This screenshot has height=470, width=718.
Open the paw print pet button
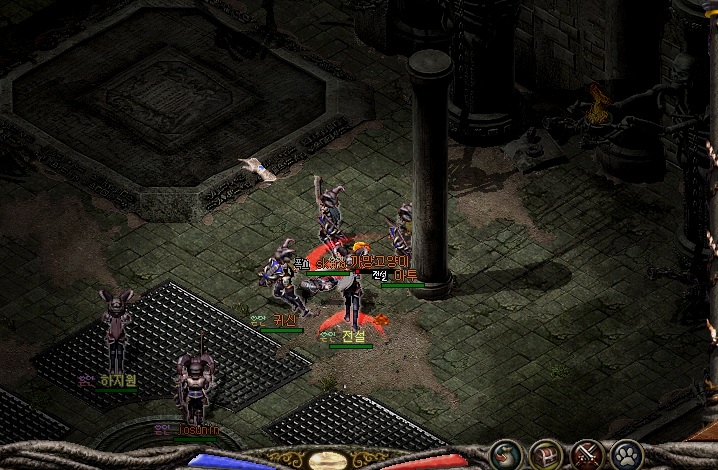[626, 456]
